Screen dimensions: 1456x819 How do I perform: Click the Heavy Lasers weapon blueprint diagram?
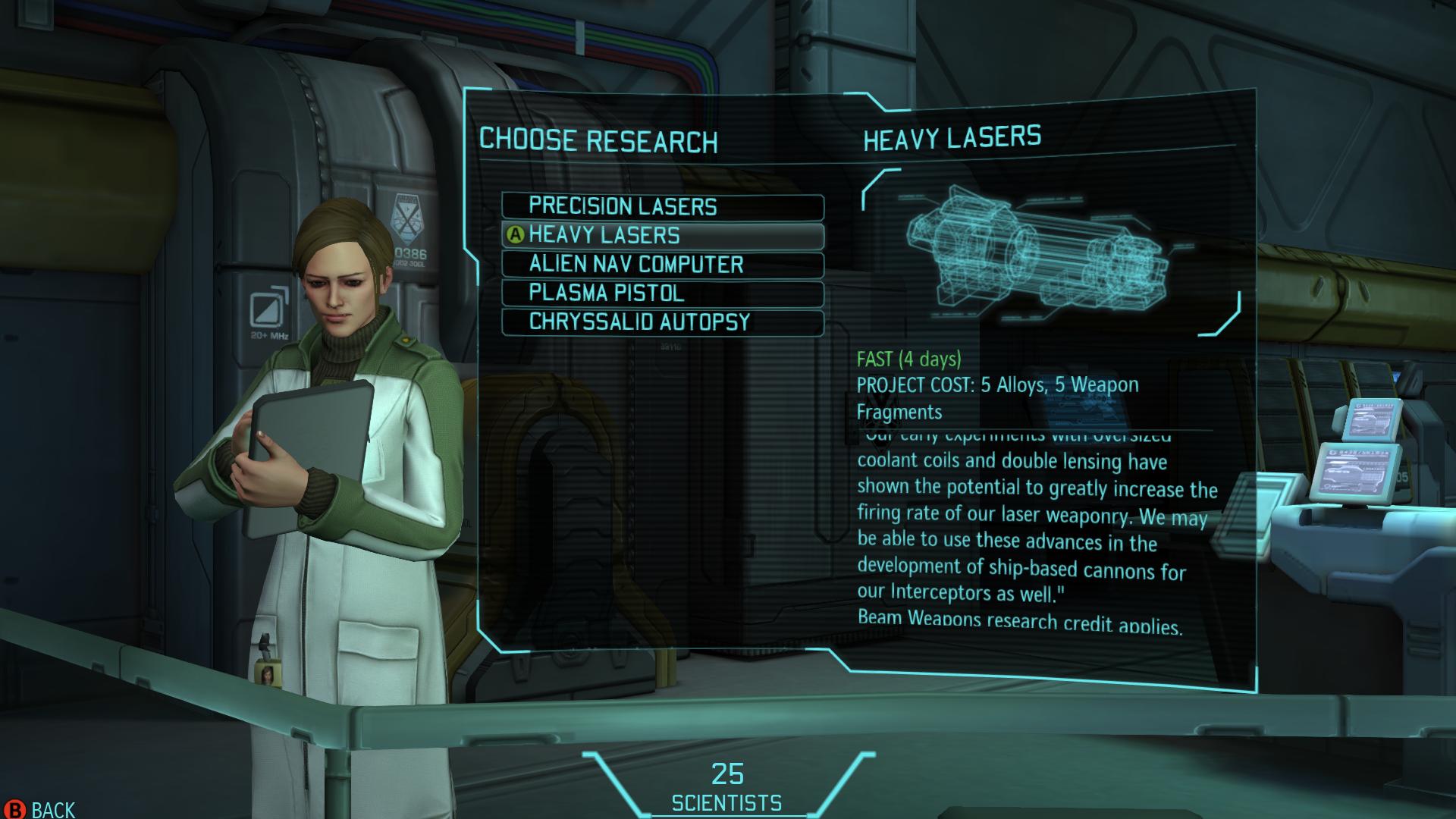click(x=1039, y=250)
